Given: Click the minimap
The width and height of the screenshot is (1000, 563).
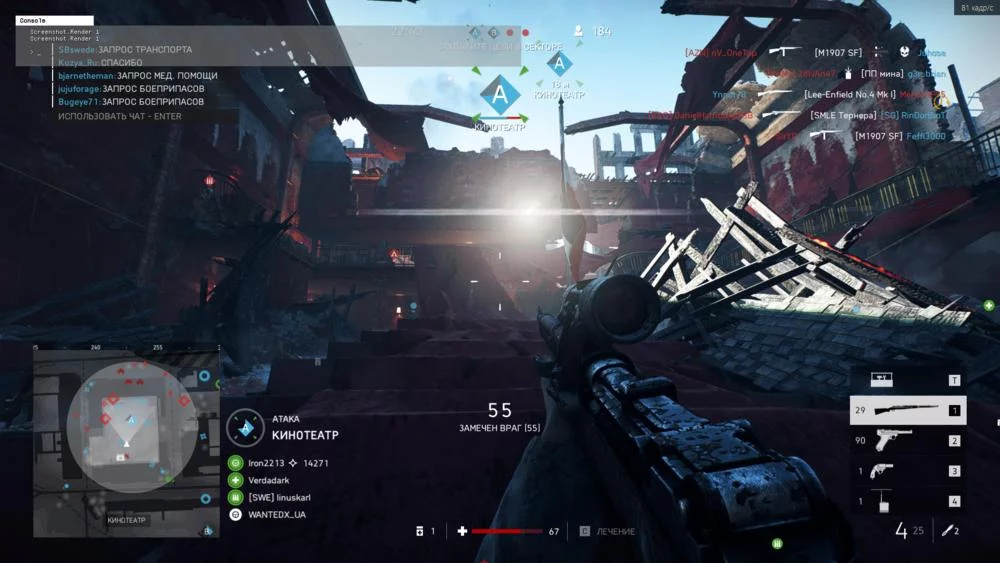Looking at the screenshot, I should coord(126,442).
